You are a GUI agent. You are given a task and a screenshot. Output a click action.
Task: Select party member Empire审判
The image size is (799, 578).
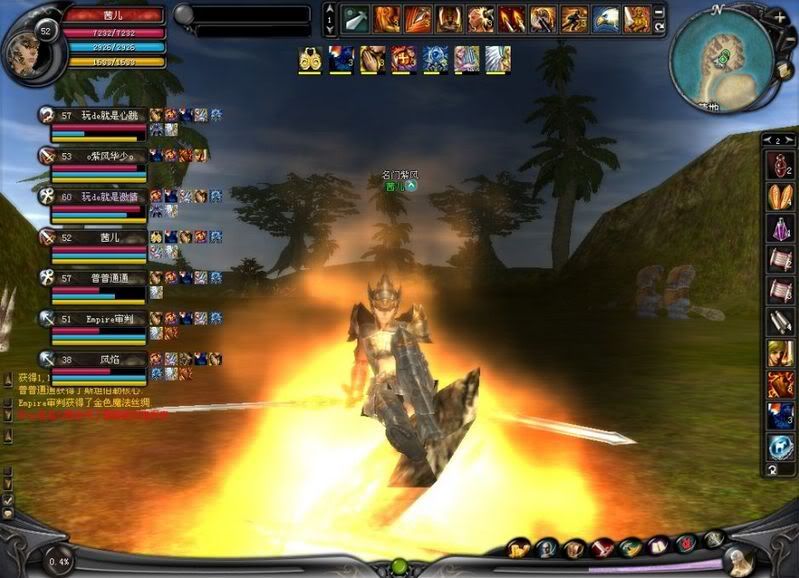pyautogui.click(x=96, y=318)
